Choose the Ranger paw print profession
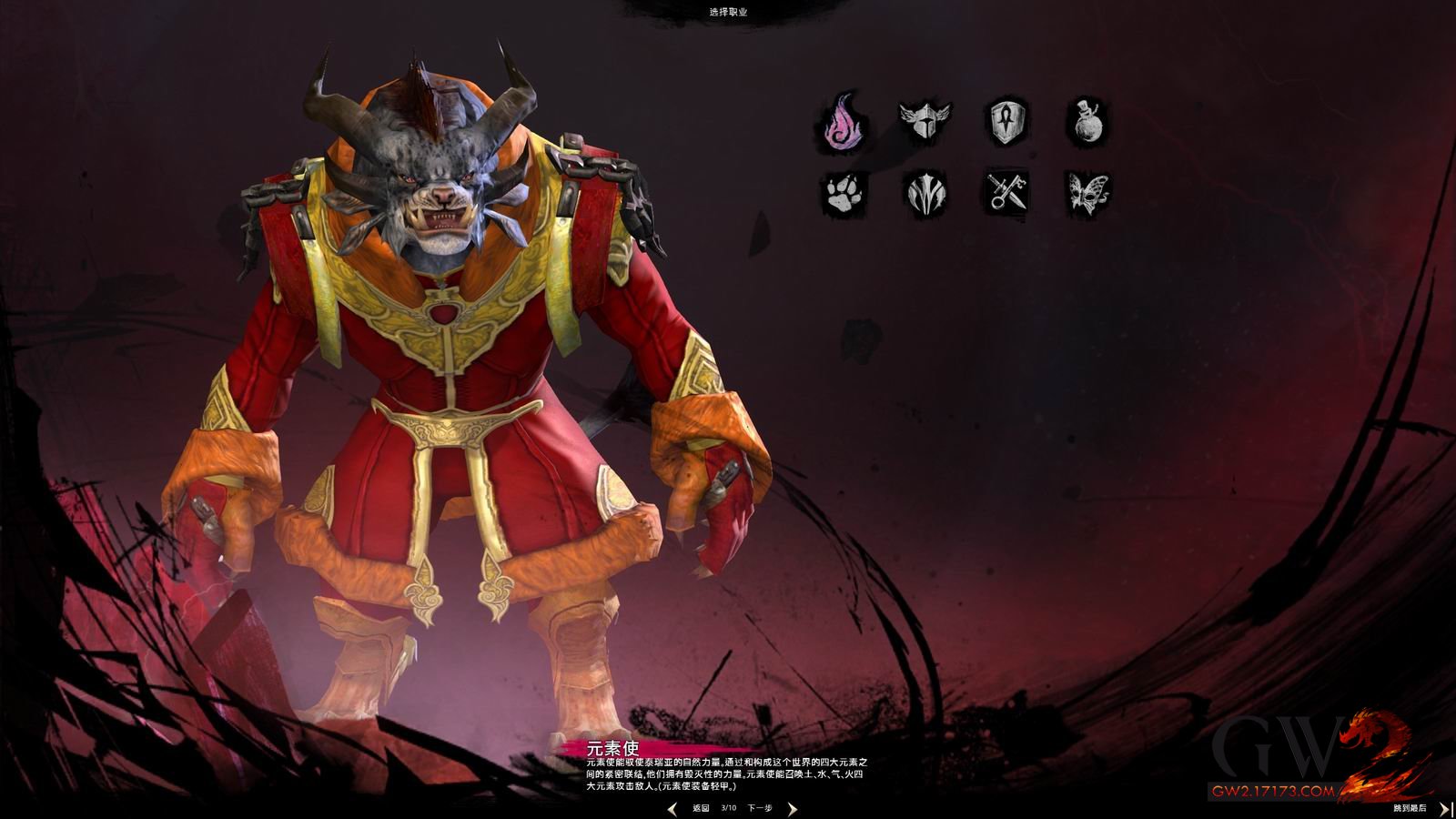1456x819 pixels. pos(842,193)
